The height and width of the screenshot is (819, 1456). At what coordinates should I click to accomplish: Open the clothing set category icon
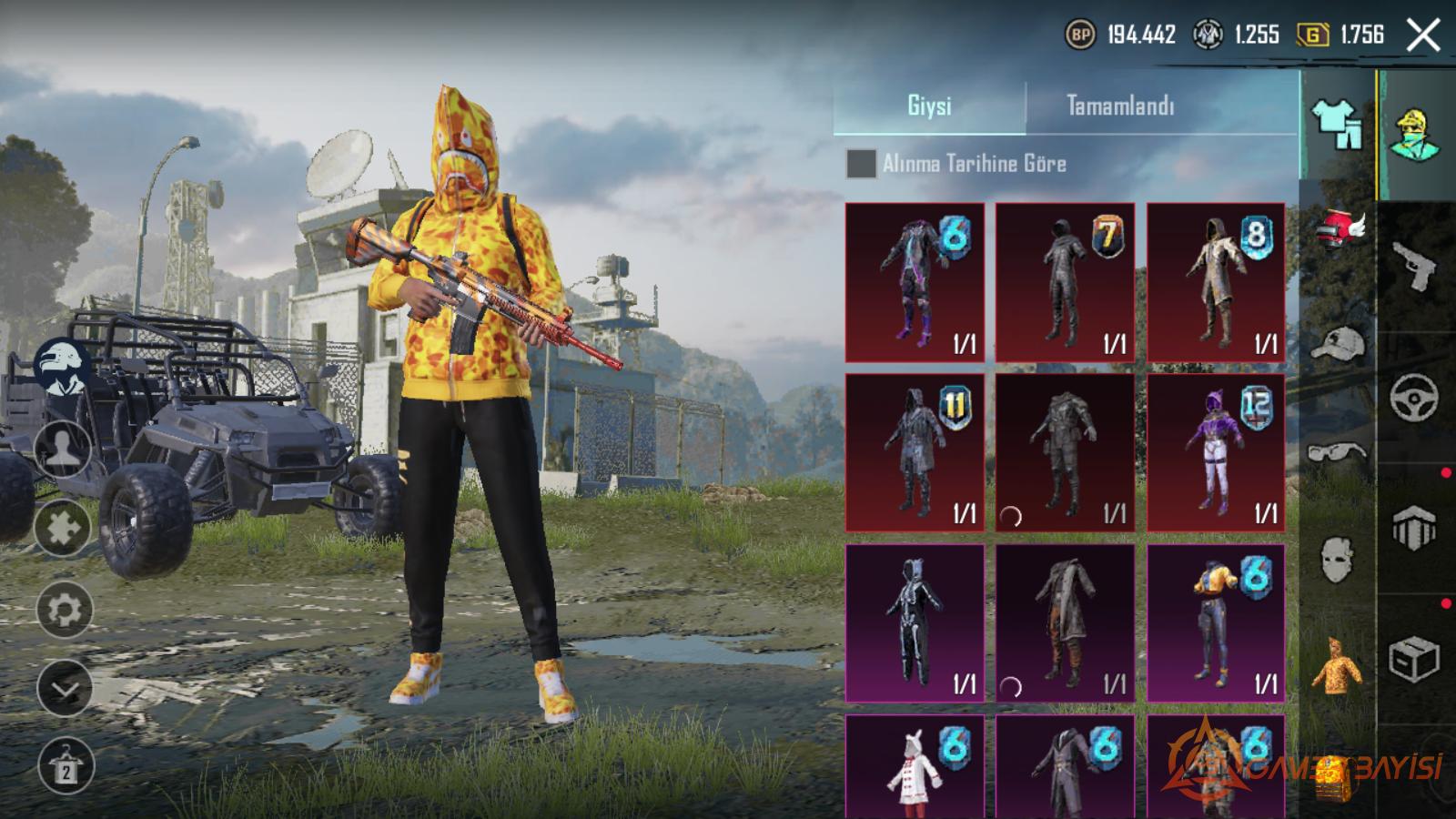point(1336,125)
